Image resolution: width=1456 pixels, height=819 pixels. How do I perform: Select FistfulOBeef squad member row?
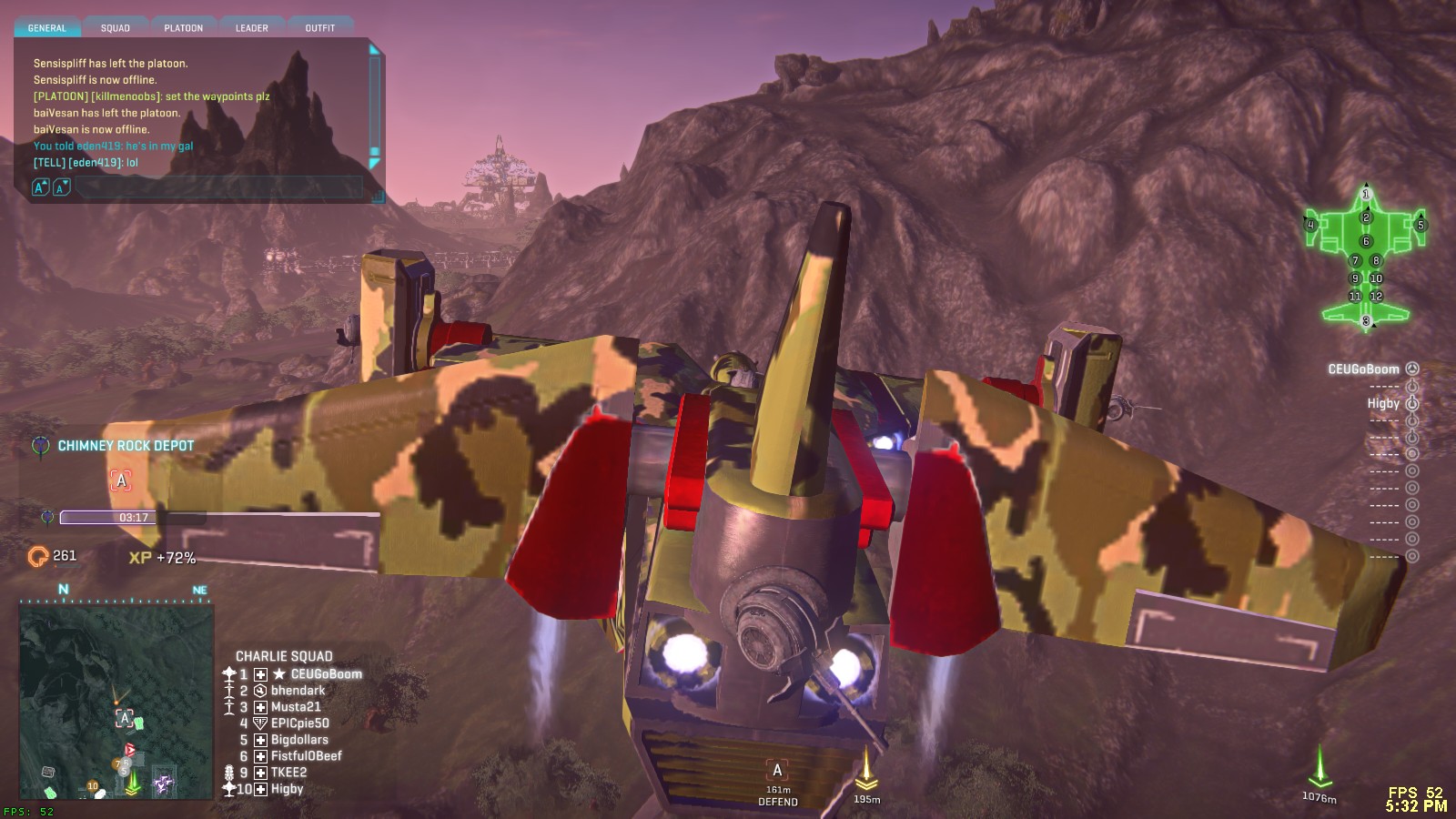pyautogui.click(x=306, y=756)
